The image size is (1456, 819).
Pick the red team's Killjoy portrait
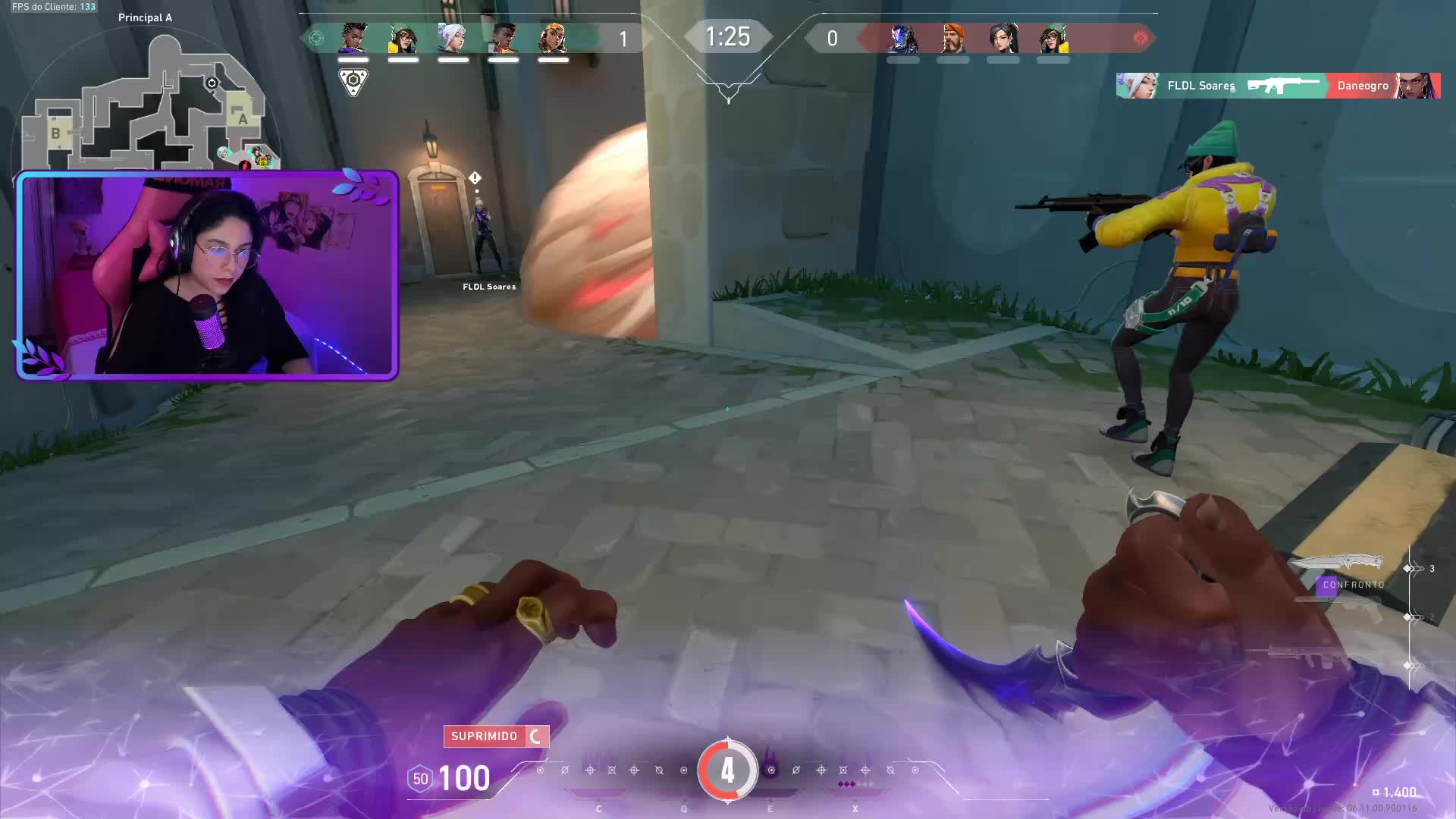tap(1053, 38)
